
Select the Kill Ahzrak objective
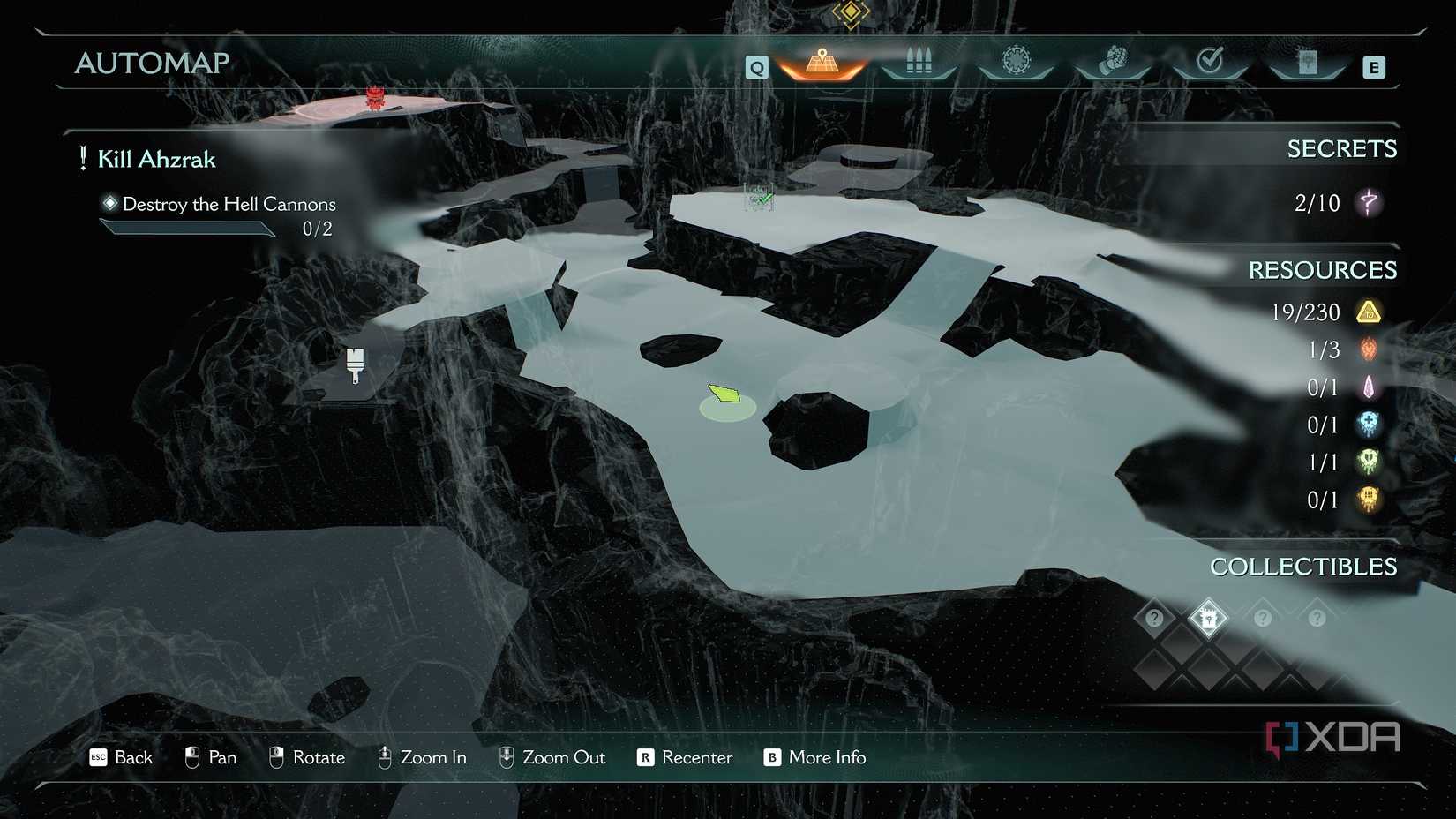click(156, 160)
